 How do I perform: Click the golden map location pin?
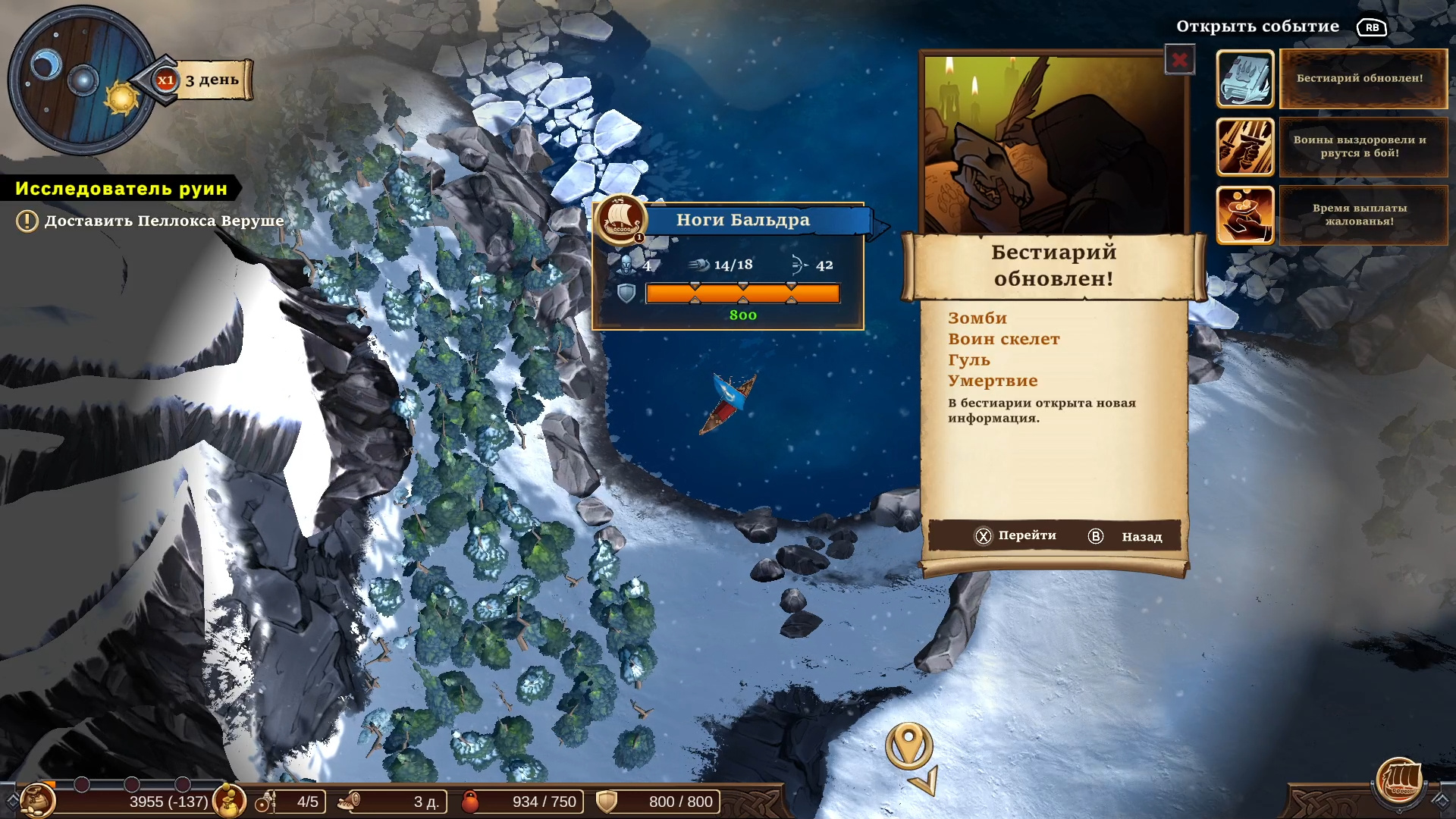click(908, 746)
